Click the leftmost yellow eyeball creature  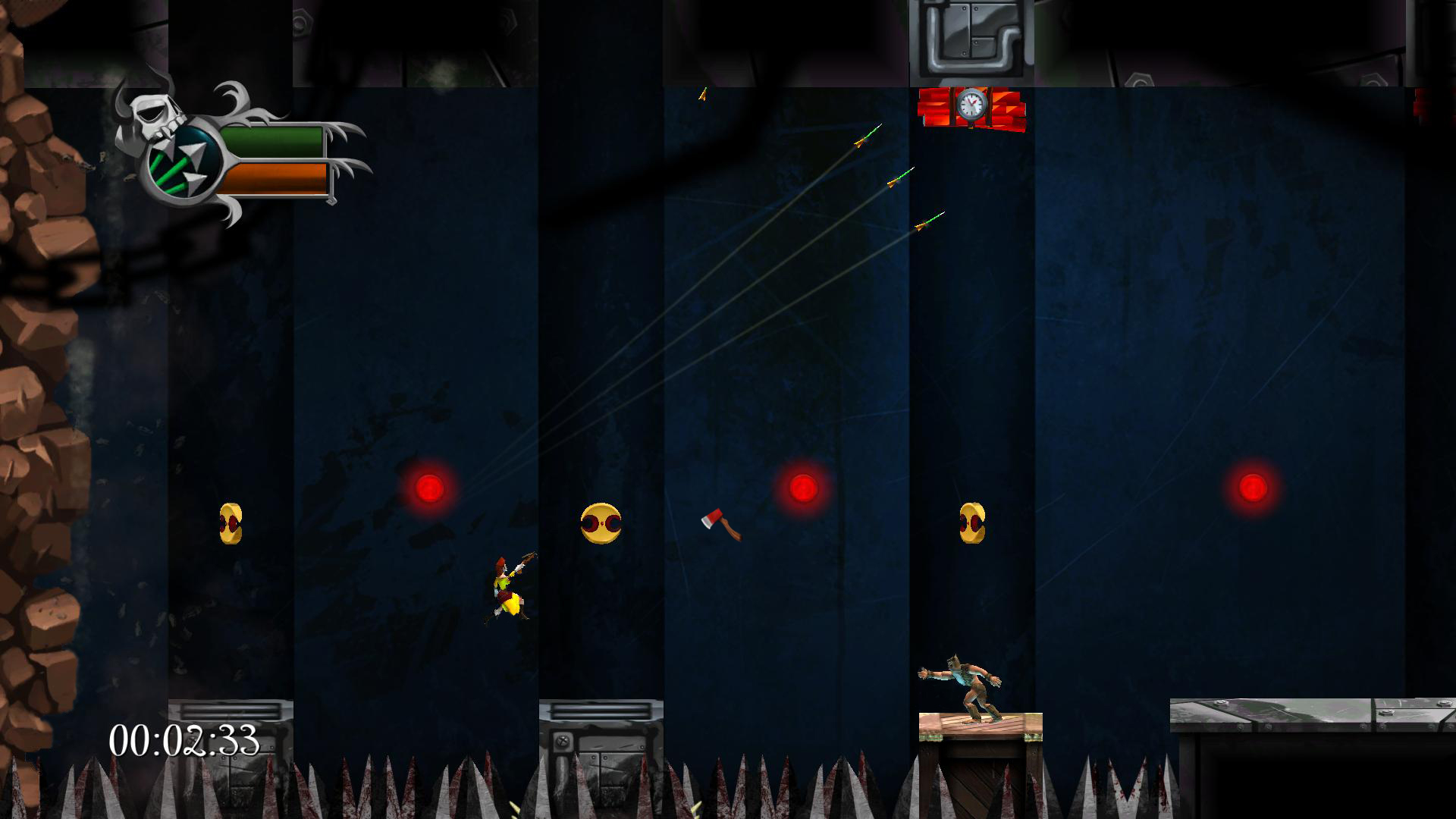point(230,523)
